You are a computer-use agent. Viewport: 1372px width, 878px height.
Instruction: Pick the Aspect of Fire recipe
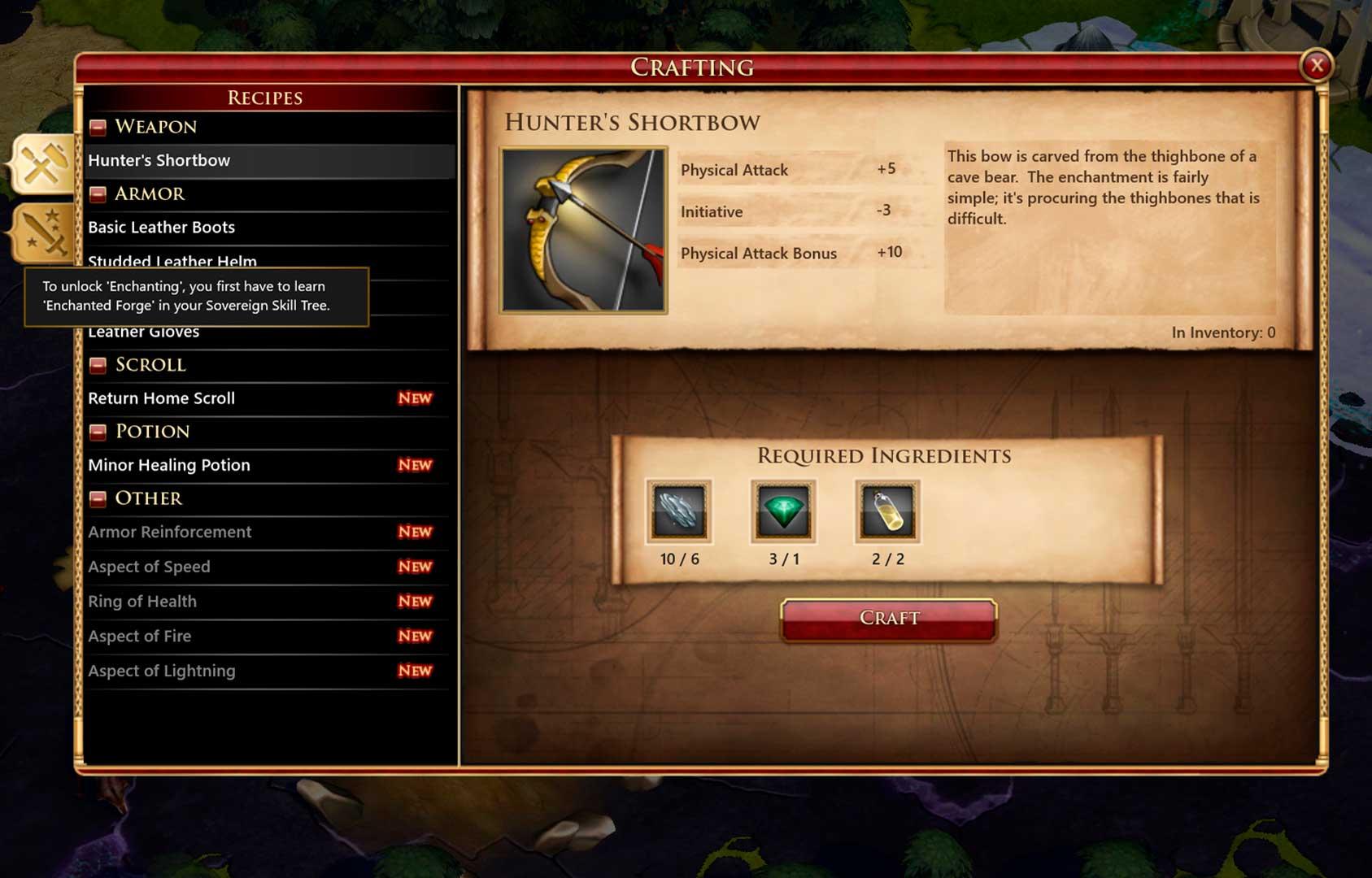268,637
